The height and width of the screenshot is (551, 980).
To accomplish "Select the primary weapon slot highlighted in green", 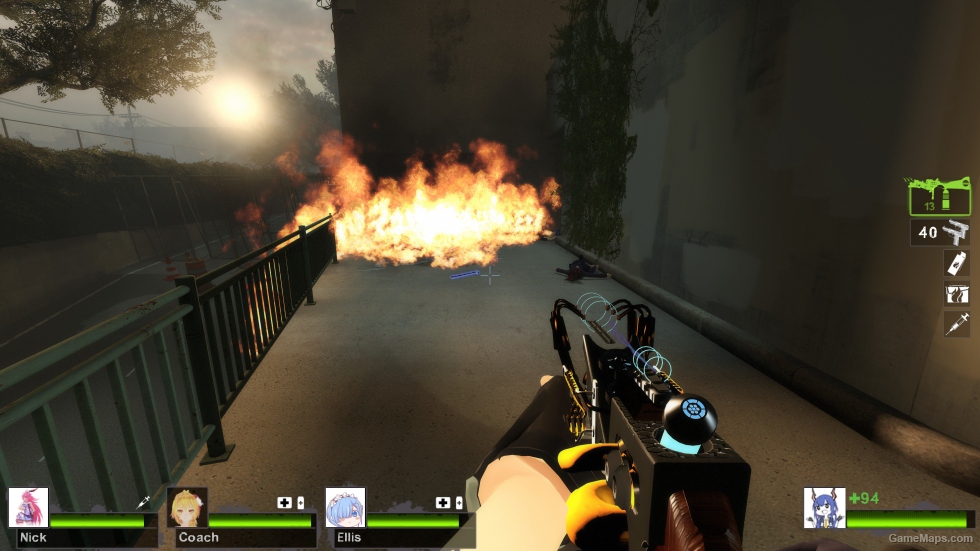I will click(939, 196).
